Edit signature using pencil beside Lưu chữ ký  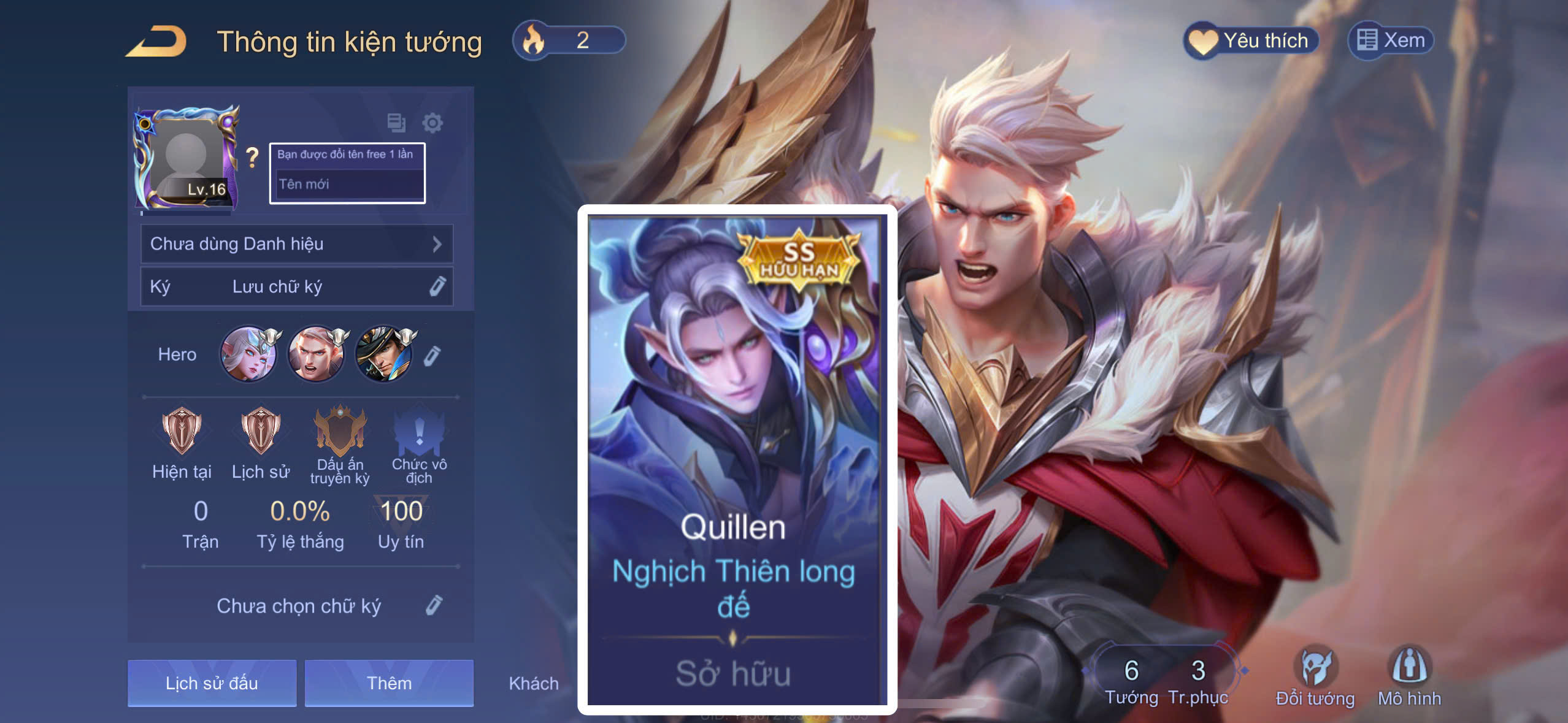point(436,286)
